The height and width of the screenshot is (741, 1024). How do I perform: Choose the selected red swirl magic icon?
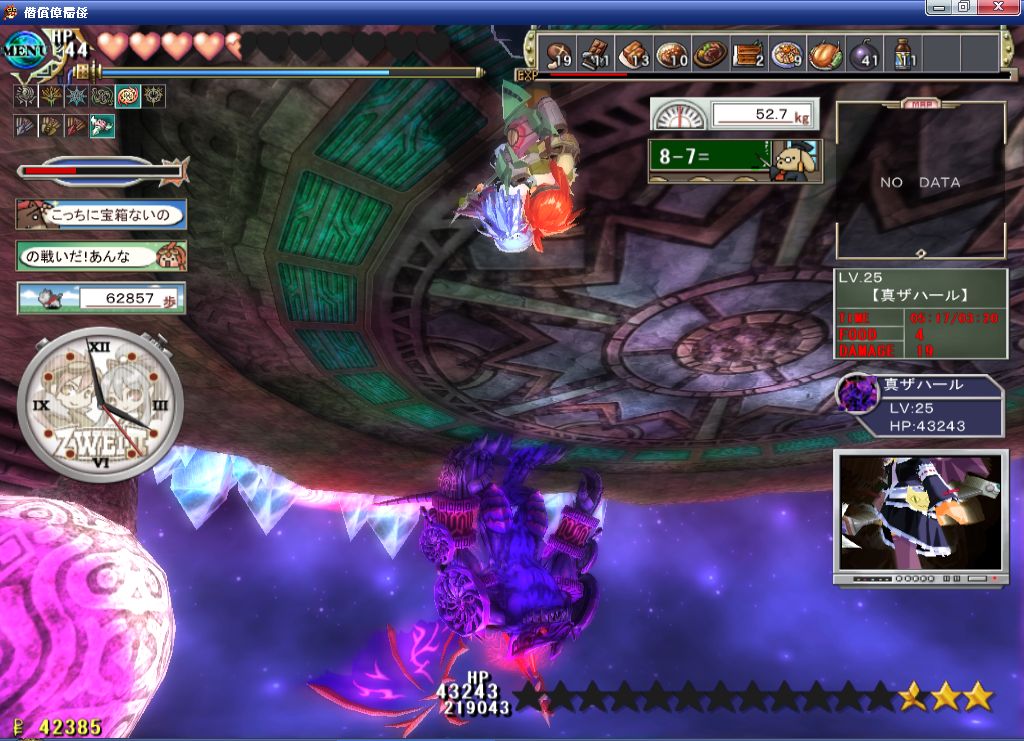point(128,97)
